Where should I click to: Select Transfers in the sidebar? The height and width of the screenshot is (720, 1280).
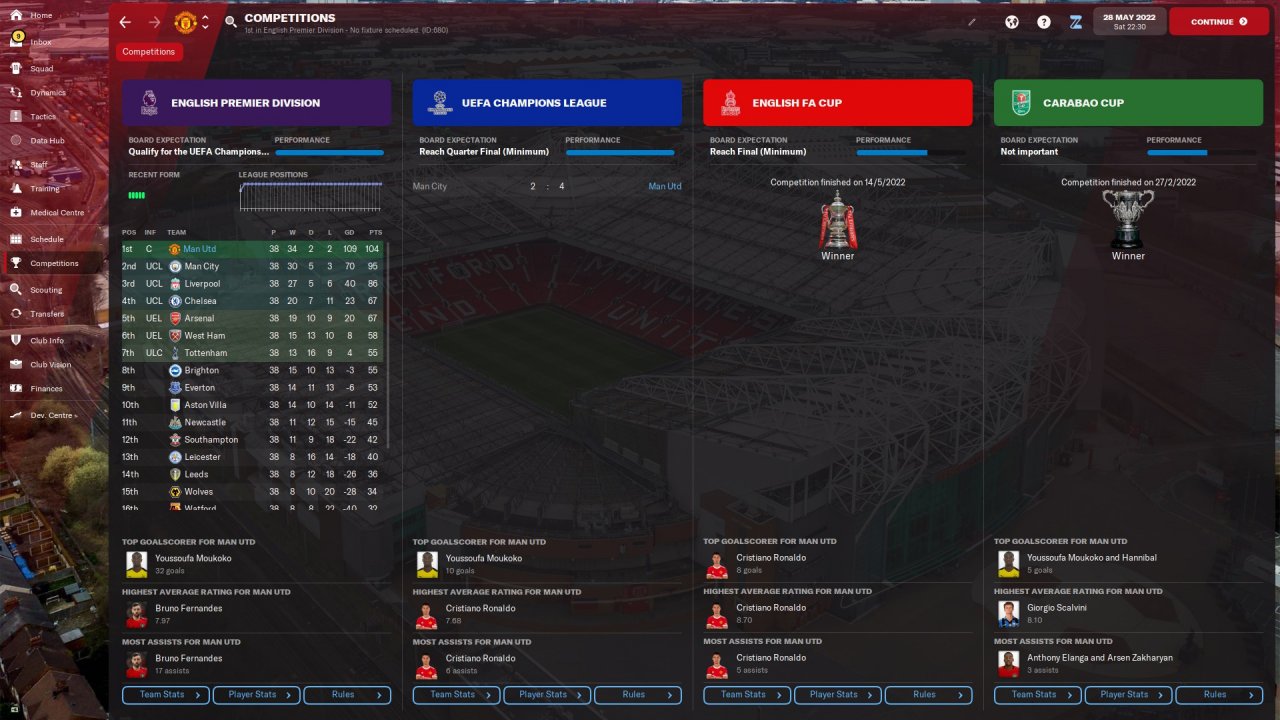(47, 314)
